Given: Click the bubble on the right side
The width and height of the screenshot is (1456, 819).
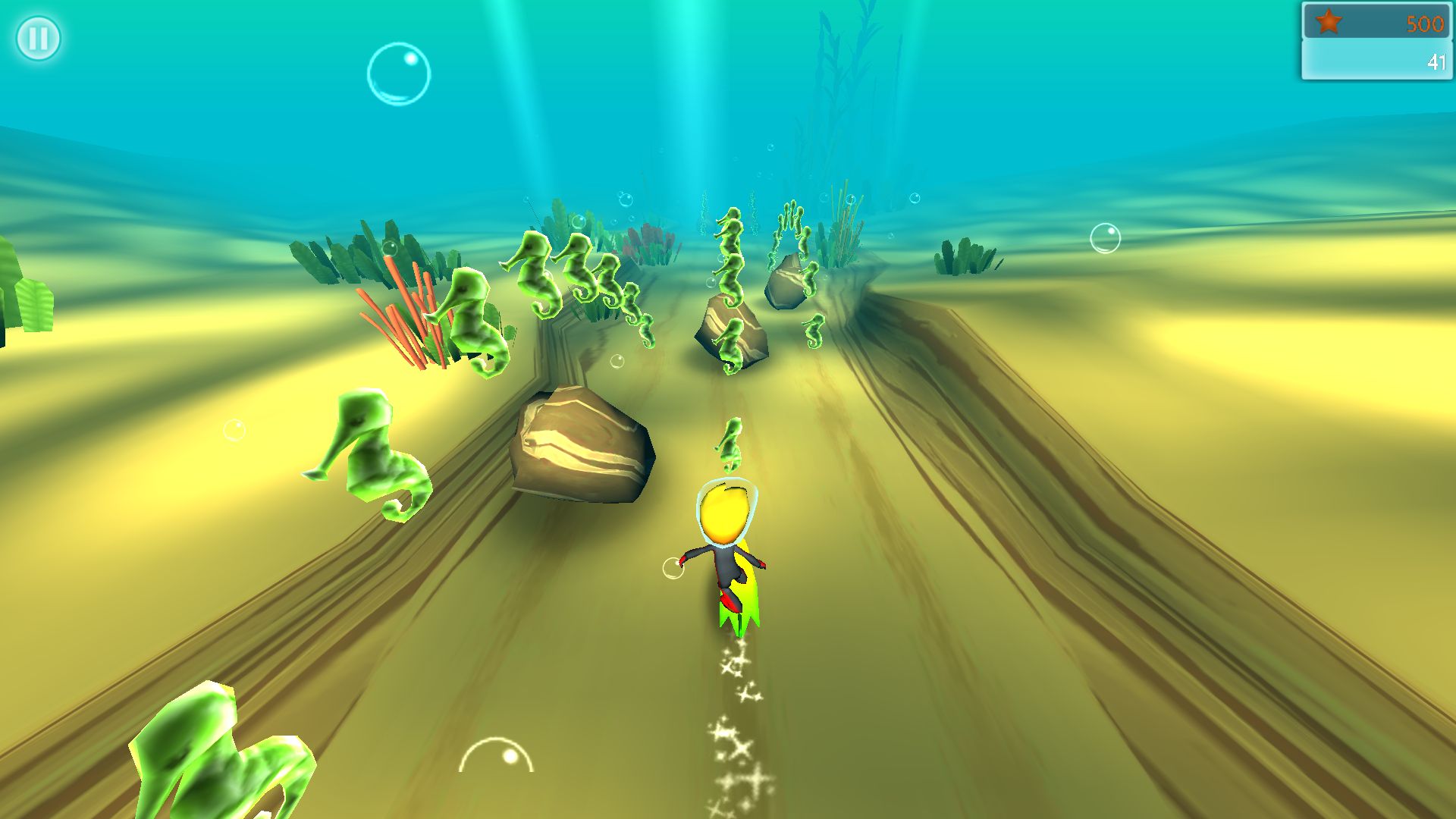Looking at the screenshot, I should point(1104,239).
